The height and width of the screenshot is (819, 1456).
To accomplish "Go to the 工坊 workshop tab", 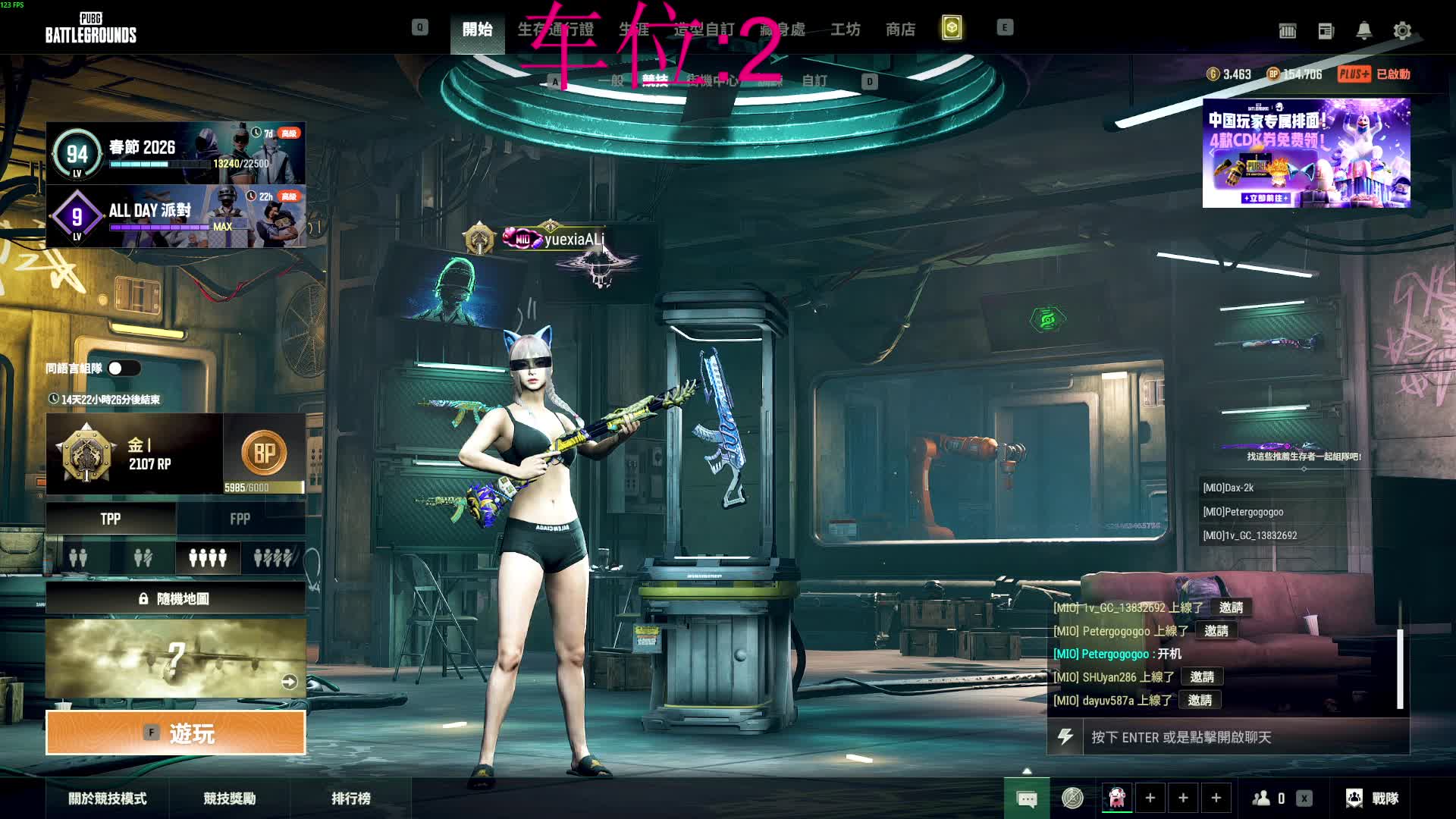I will pos(845,30).
